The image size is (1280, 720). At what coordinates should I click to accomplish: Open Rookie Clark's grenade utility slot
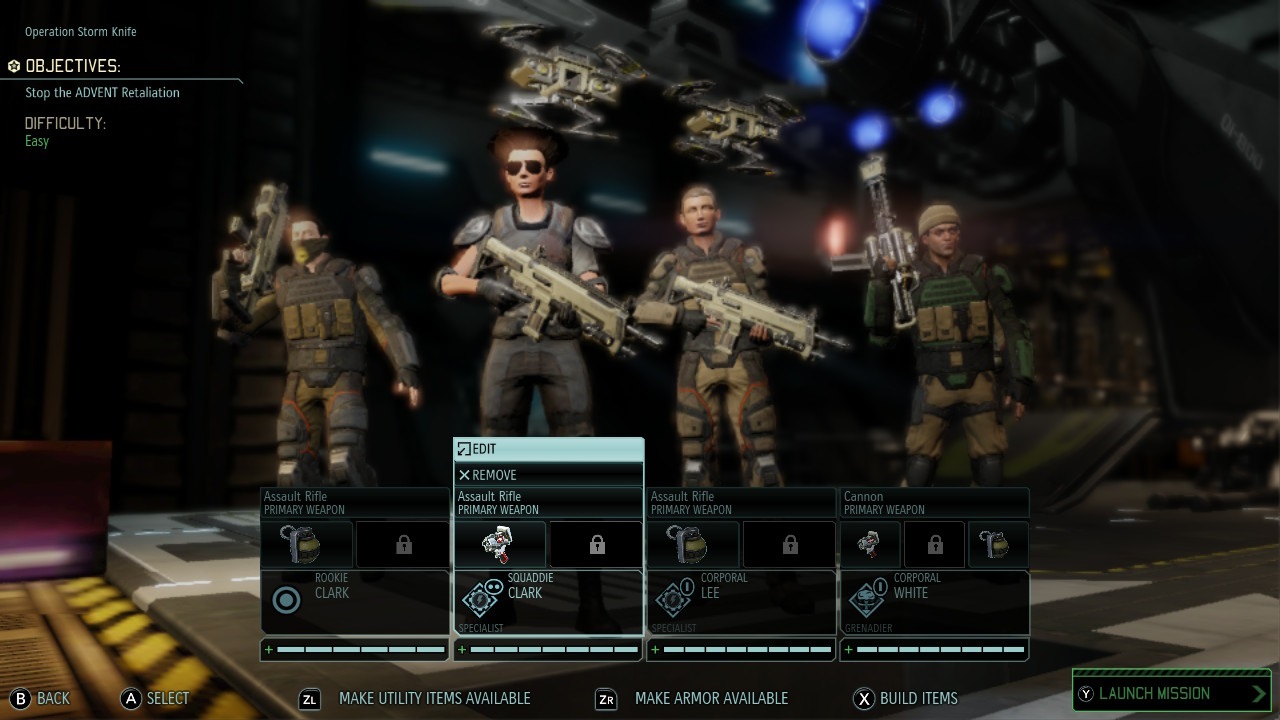[307, 545]
